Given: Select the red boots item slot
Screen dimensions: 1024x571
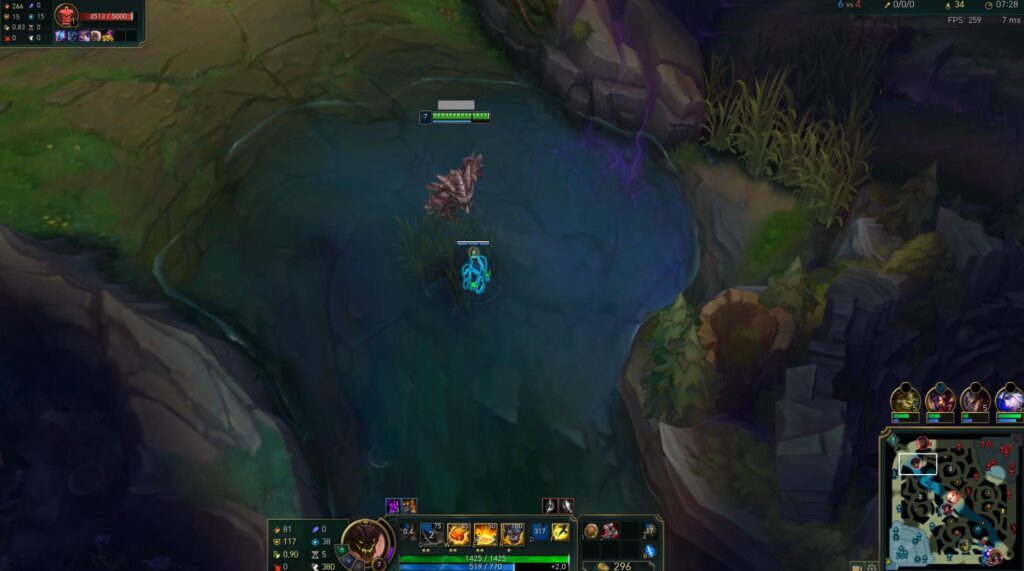Looking at the screenshot, I should 610,531.
